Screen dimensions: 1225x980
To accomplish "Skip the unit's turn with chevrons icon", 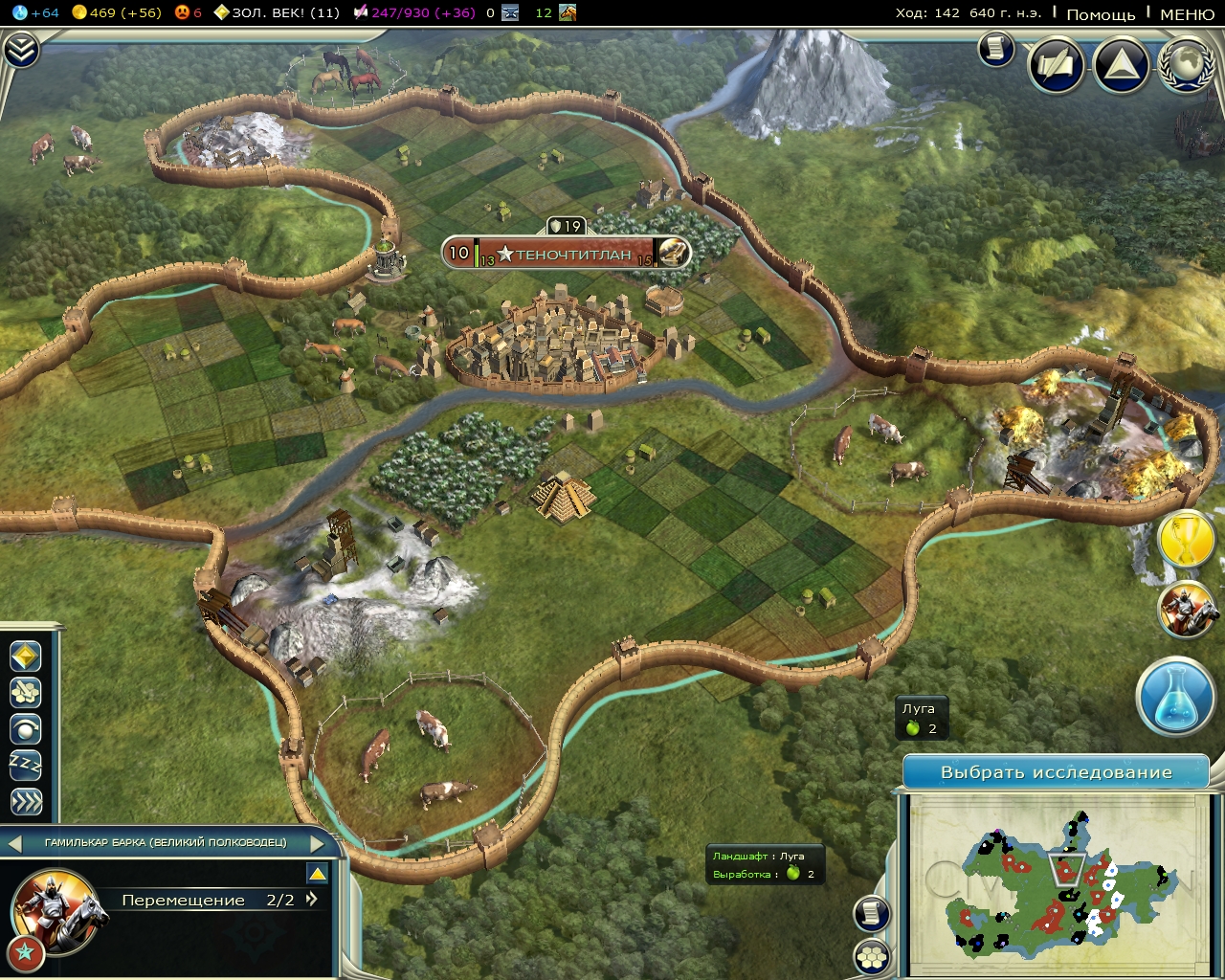I will [x=27, y=797].
